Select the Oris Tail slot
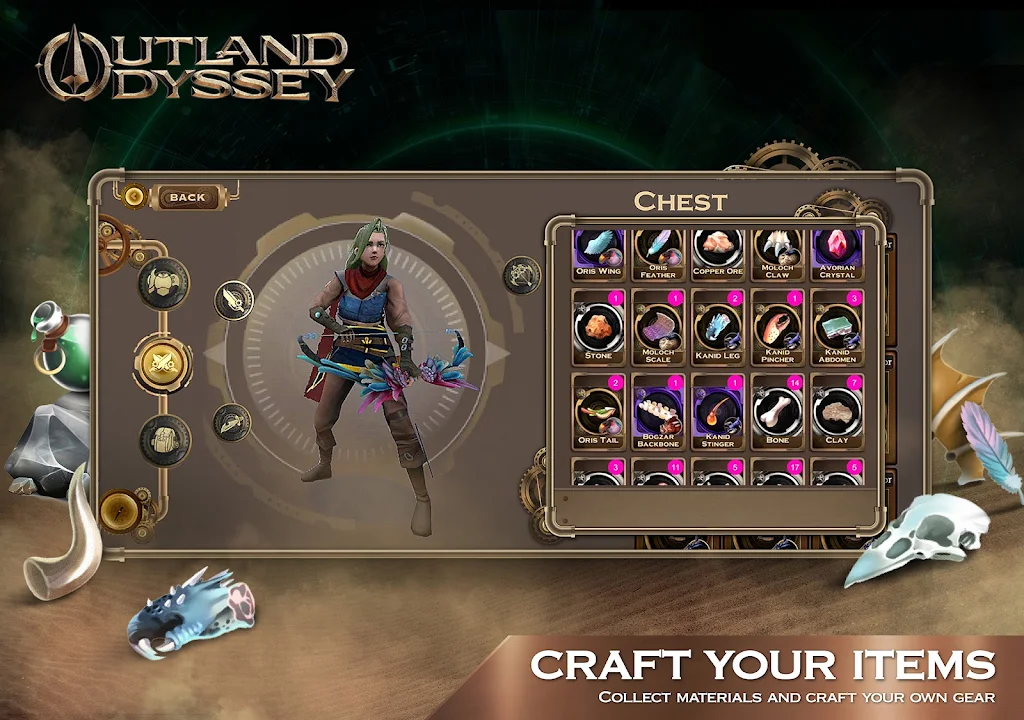The width and height of the screenshot is (1024, 720). tap(598, 410)
